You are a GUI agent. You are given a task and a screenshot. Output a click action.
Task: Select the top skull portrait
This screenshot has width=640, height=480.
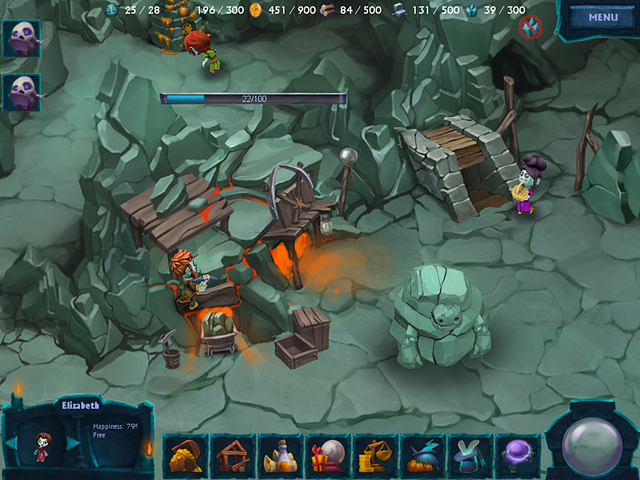[21, 39]
